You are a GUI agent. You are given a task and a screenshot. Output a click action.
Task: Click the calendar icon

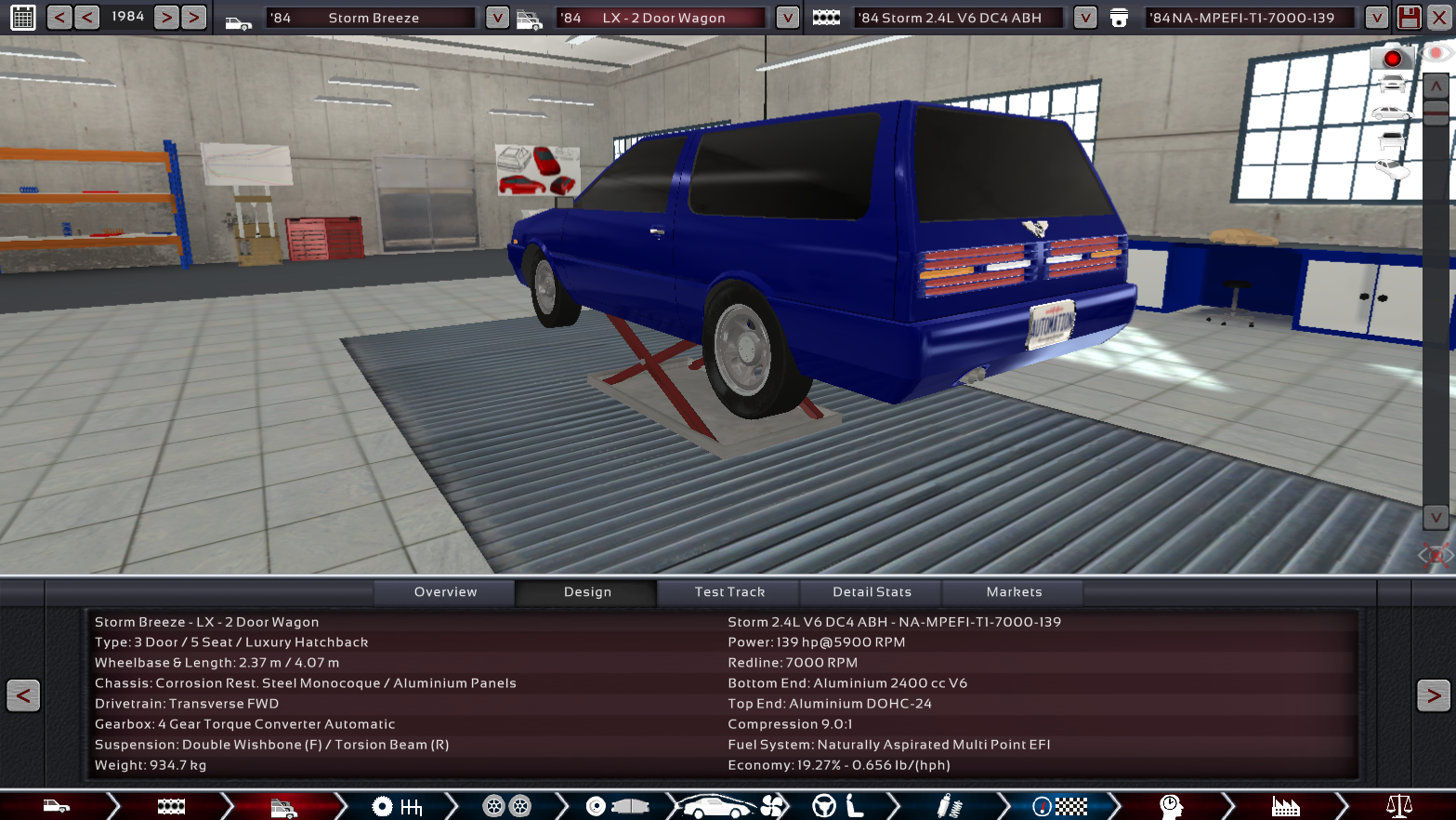click(x=23, y=17)
